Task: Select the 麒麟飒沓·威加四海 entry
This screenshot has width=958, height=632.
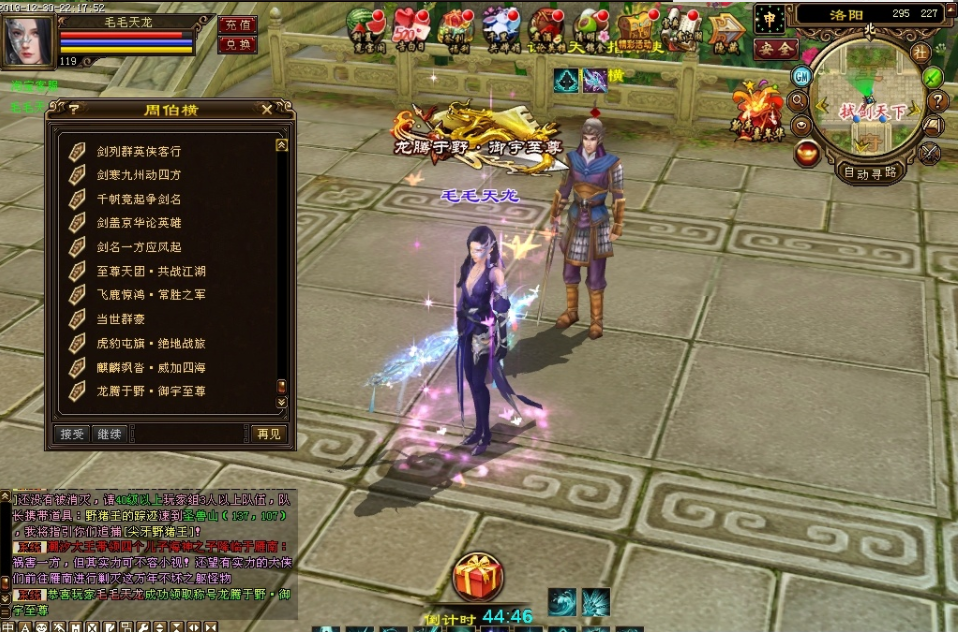Action: pyautogui.click(x=151, y=367)
